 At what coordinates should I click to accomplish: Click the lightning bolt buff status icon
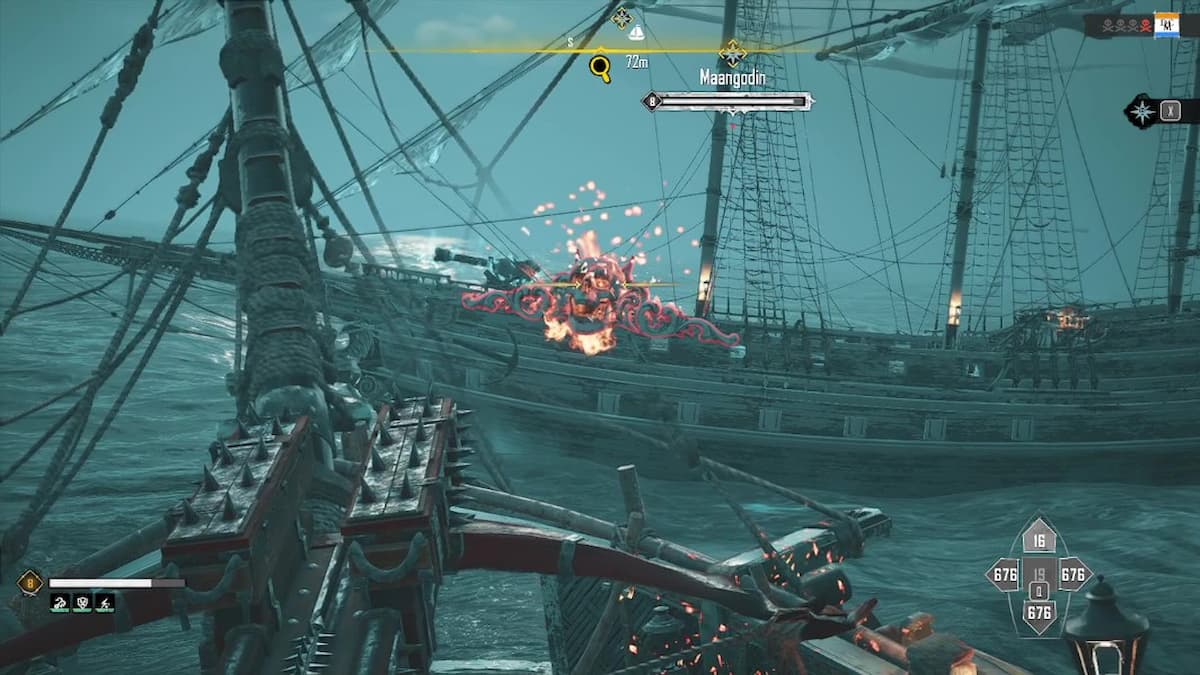click(104, 603)
